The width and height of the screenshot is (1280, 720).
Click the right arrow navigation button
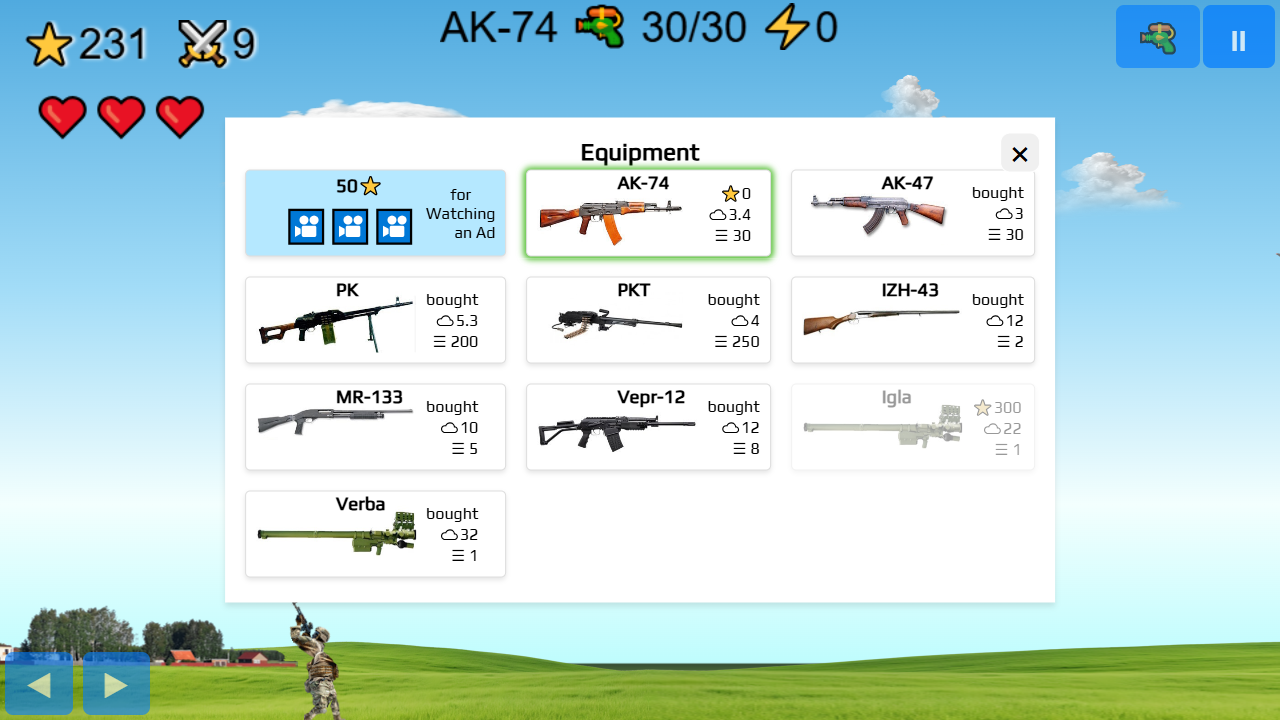115,684
